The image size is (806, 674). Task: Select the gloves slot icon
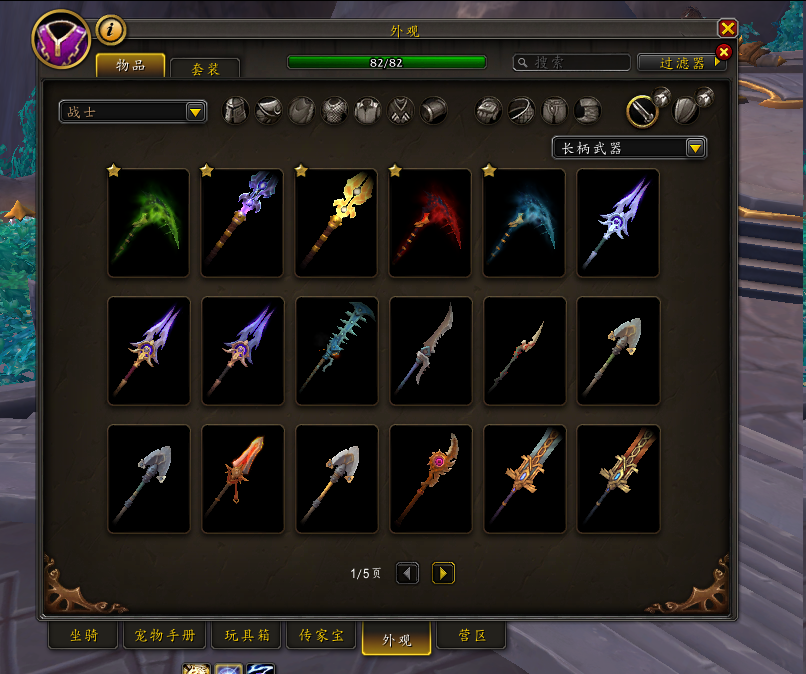[487, 110]
